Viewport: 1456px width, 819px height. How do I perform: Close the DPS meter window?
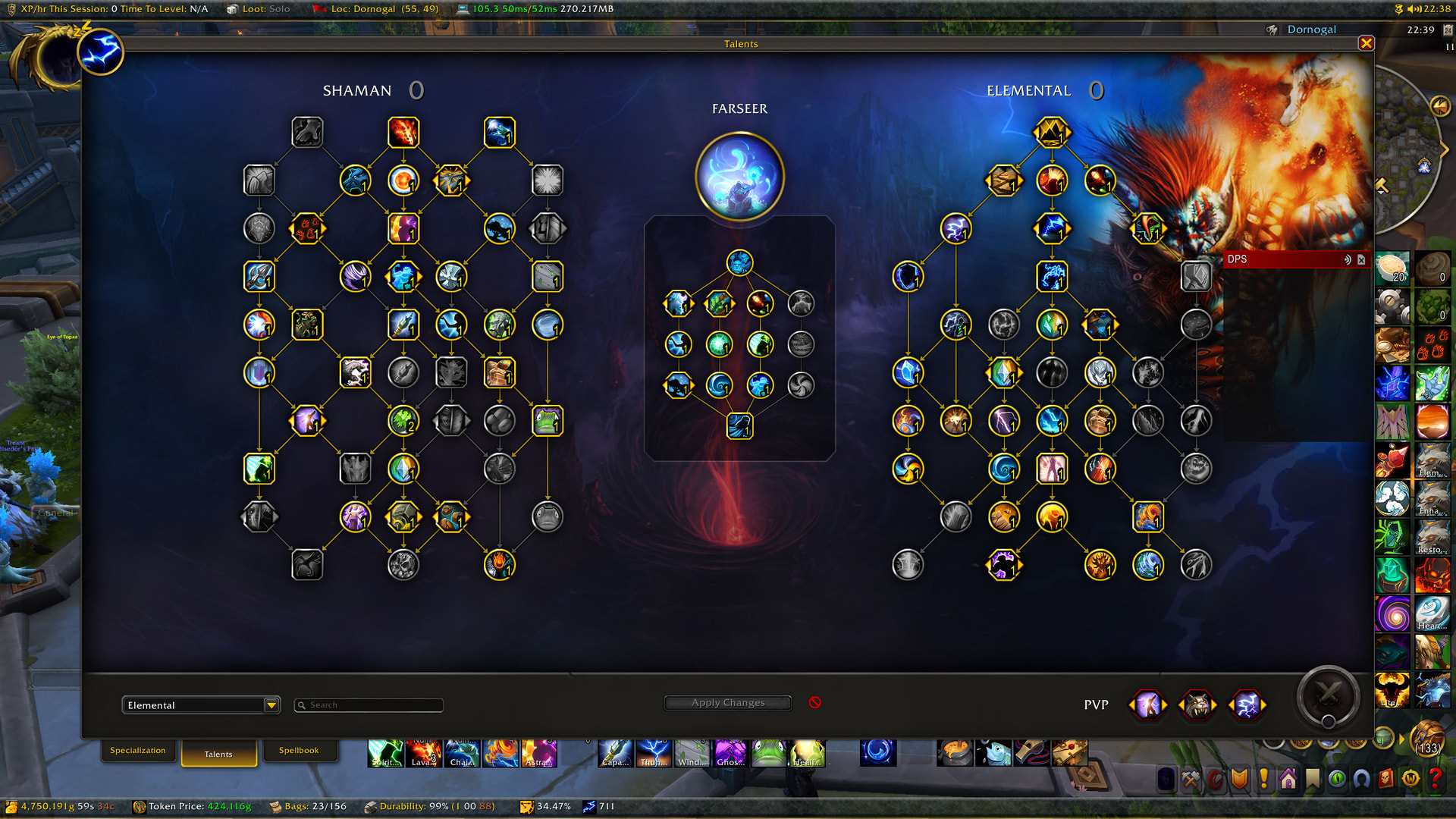pyautogui.click(x=1361, y=259)
